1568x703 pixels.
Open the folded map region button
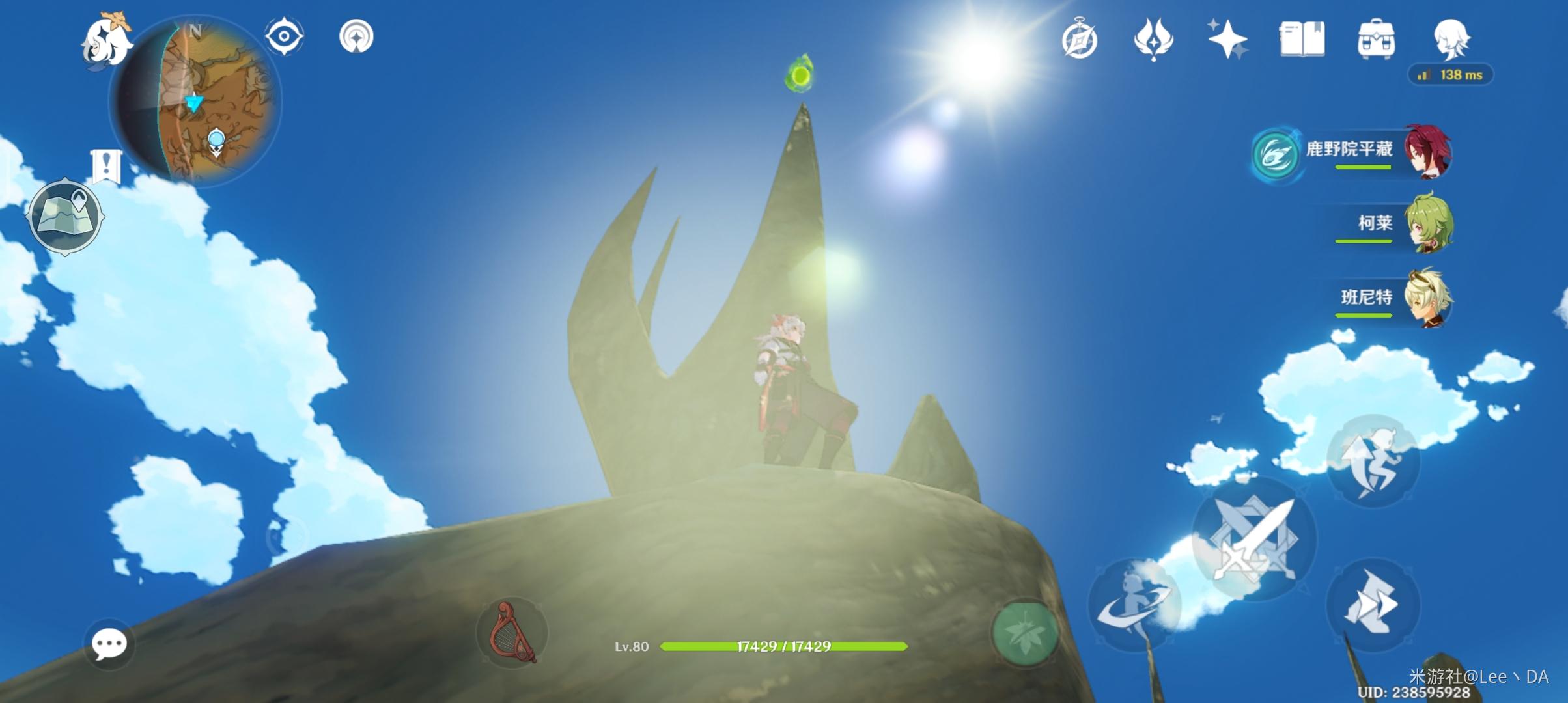point(65,215)
